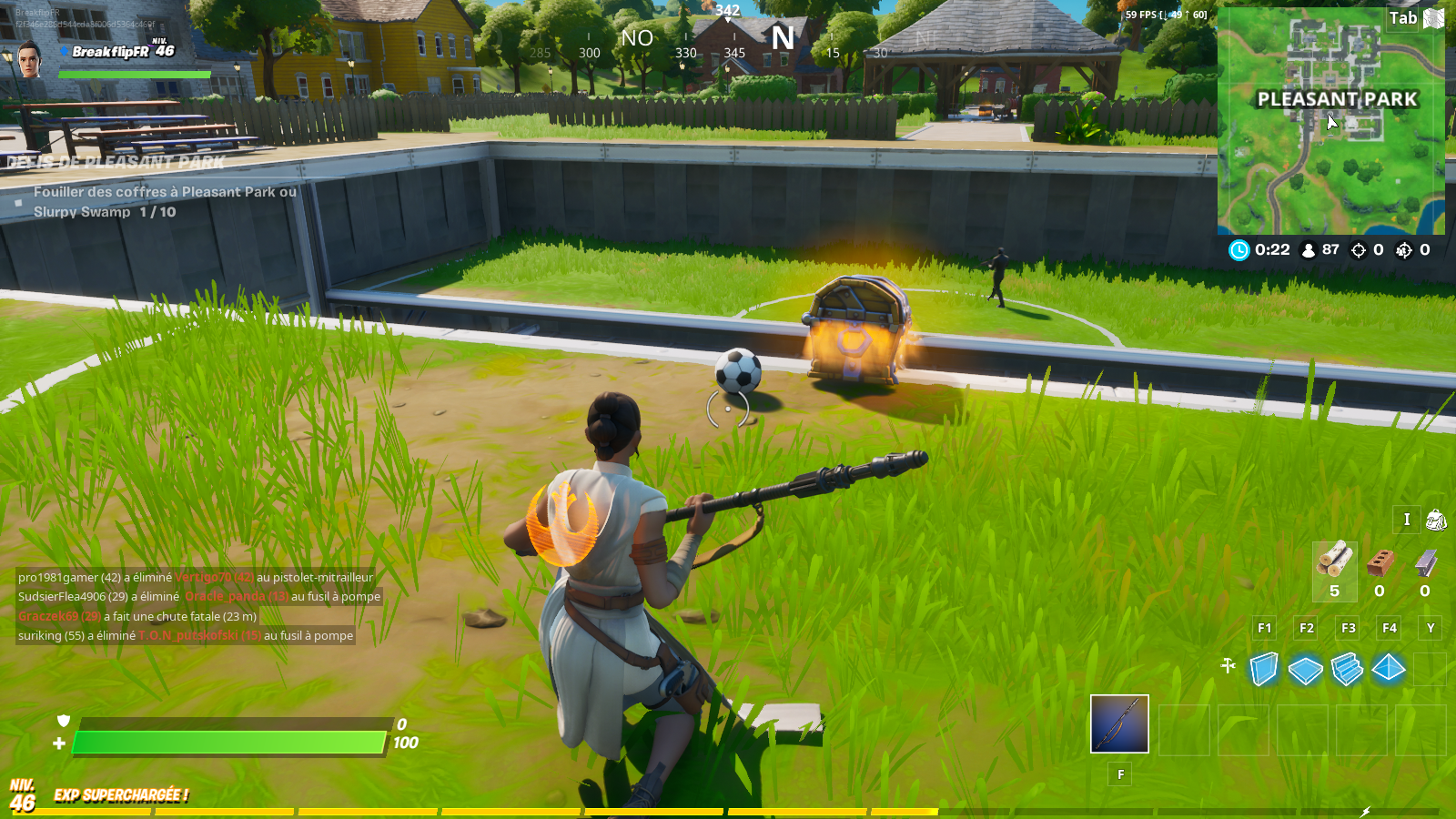Select the stairs building piece icon
Image resolution: width=1456 pixels, height=819 pixels.
pos(1346,671)
